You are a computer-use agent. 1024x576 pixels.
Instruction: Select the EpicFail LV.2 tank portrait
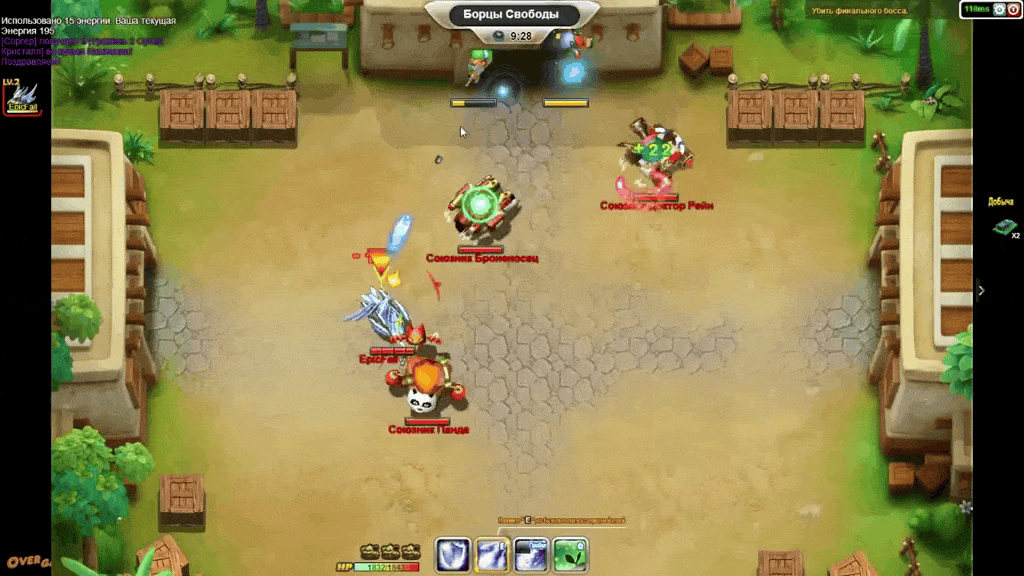click(x=22, y=98)
